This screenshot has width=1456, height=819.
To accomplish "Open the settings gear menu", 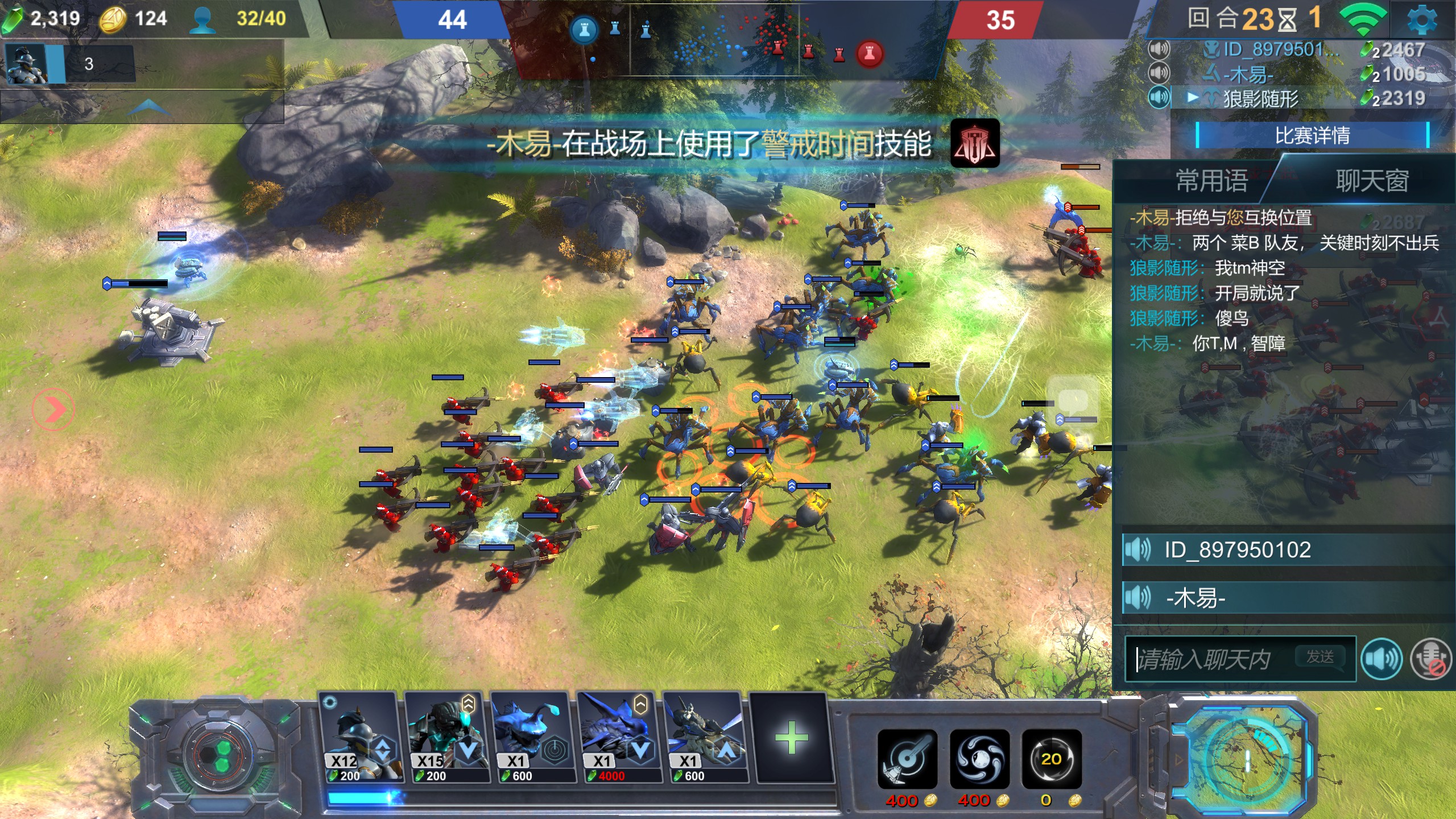I will [x=1421, y=20].
